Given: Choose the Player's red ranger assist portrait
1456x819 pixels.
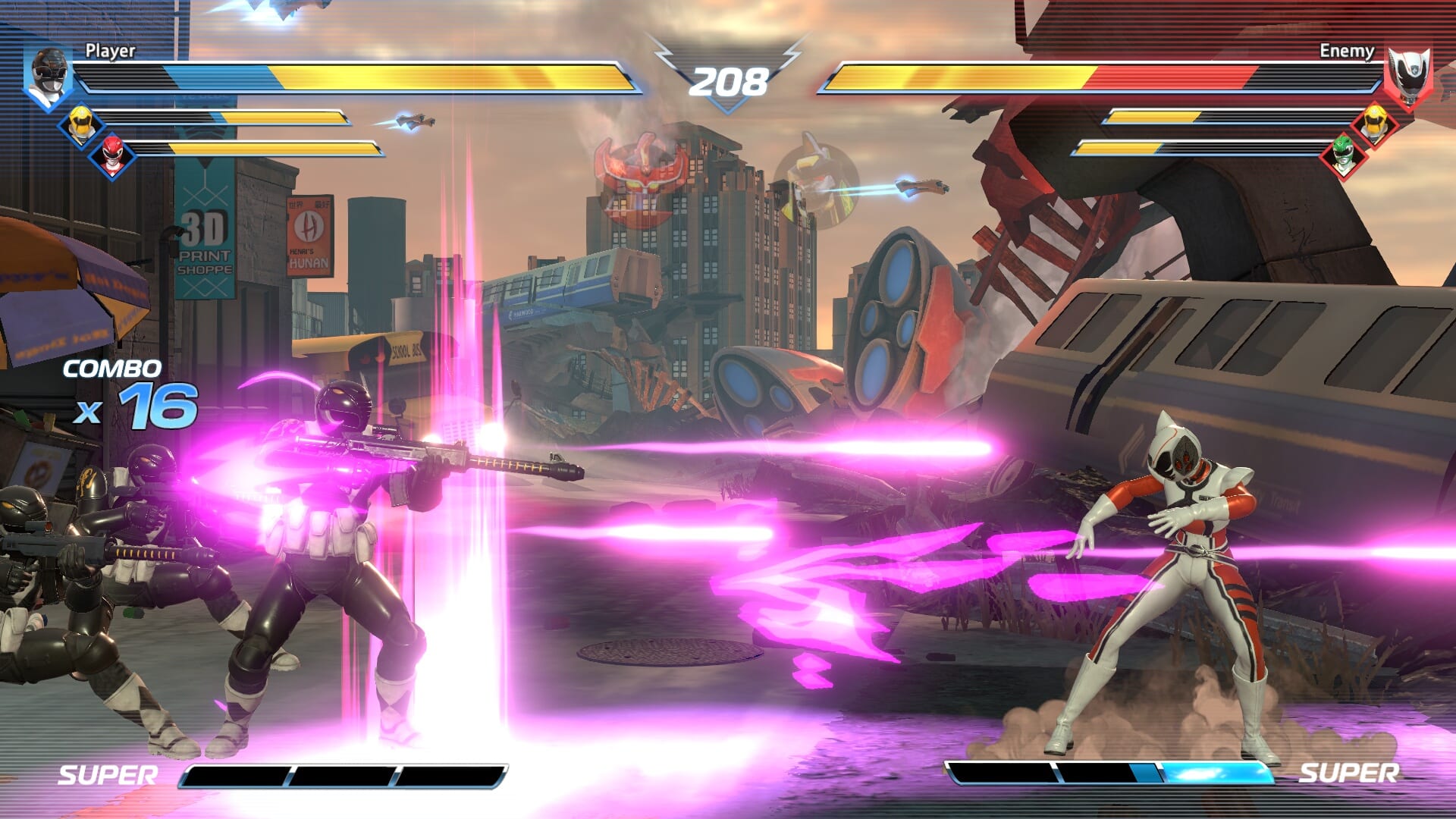Looking at the screenshot, I should [x=112, y=155].
